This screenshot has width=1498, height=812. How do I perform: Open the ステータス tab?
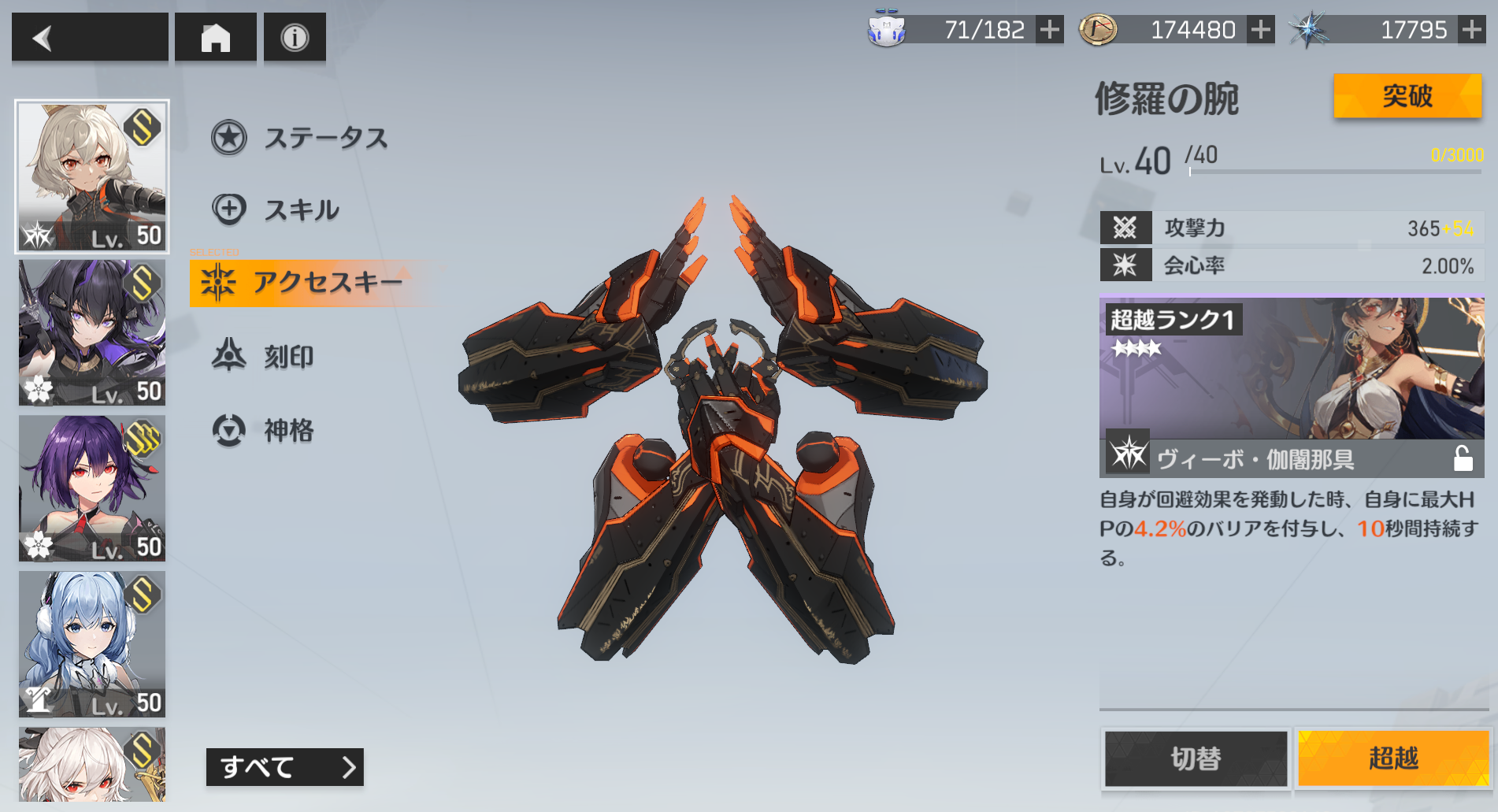click(300, 138)
